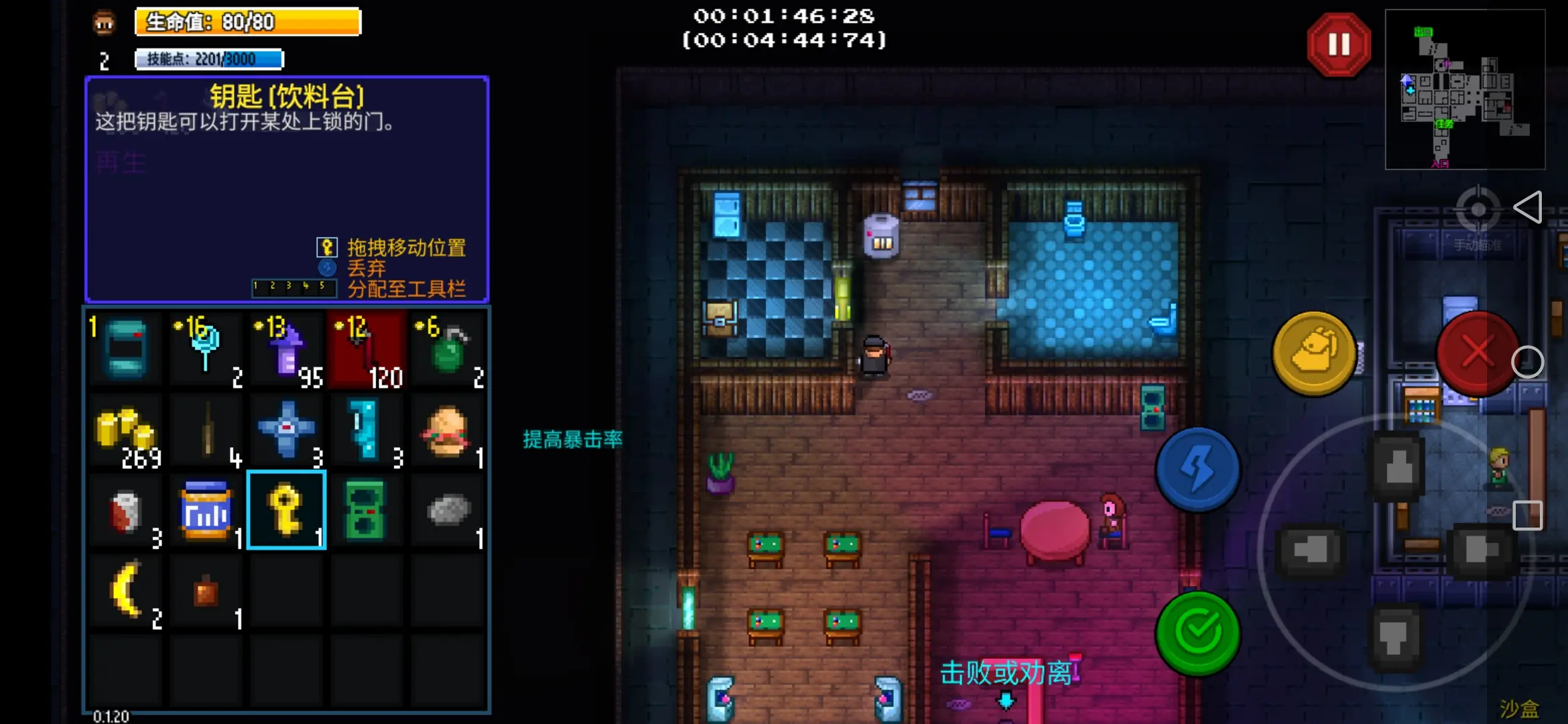Pick the green grenade slot
Image resolution: width=1568 pixels, height=724 pixels.
[x=447, y=350]
